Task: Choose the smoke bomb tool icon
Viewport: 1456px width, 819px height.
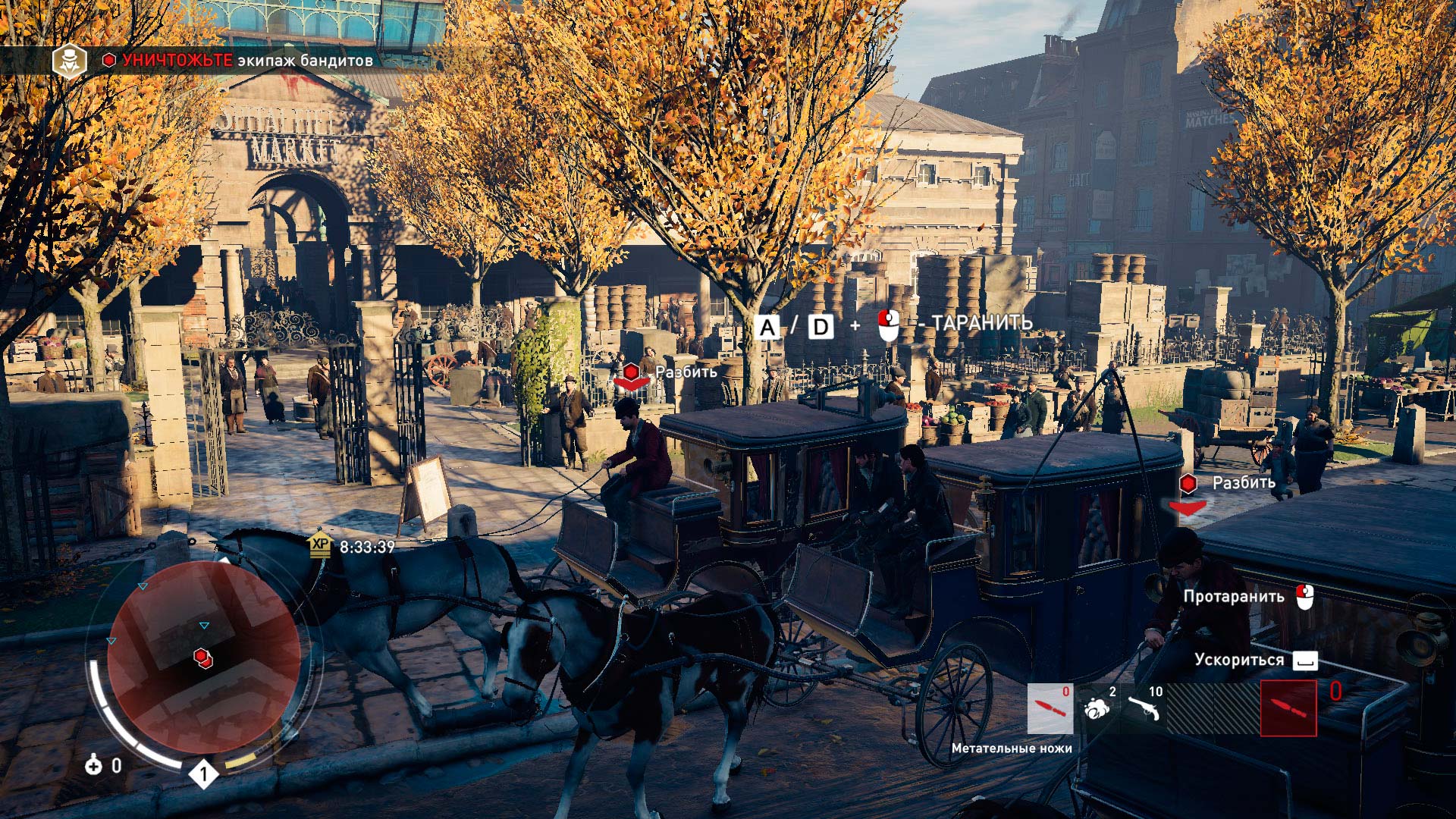Action: pos(1097,708)
